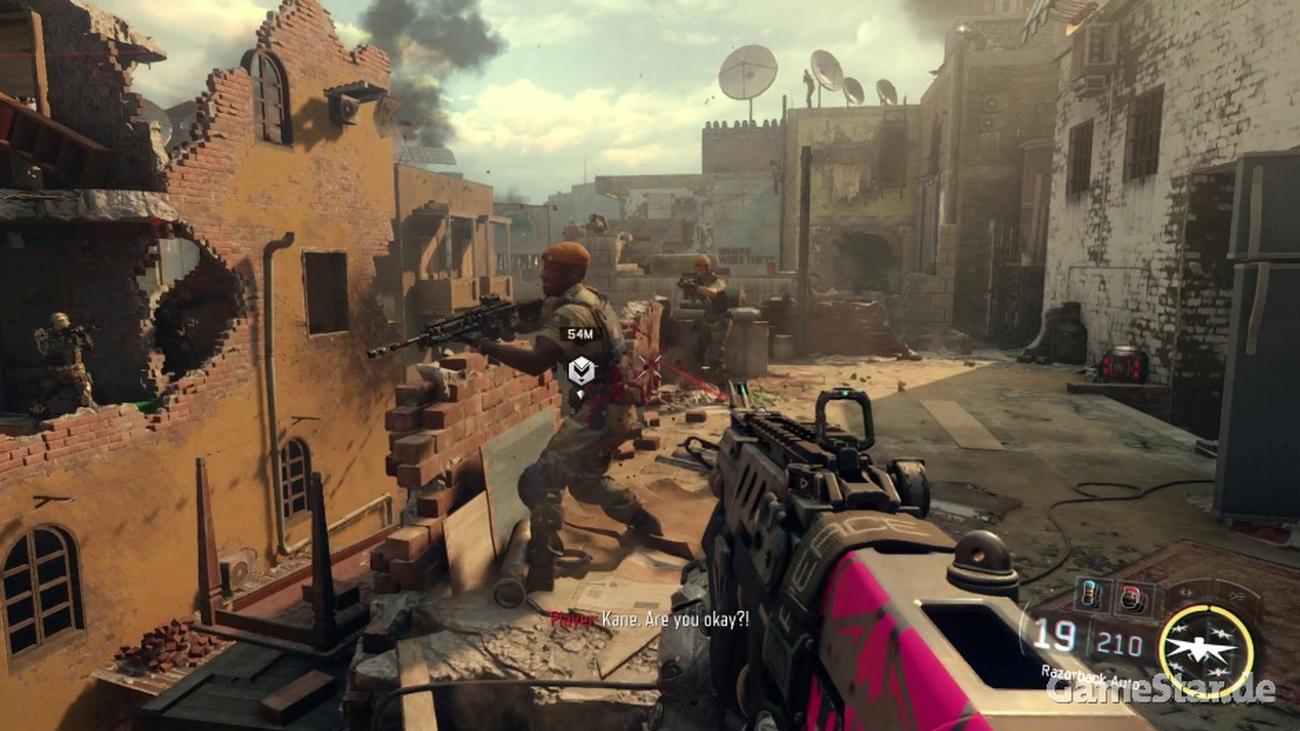Viewport: 1300px width, 731px height.
Task: Select the blue grenade equipment slot
Action: point(1092,595)
